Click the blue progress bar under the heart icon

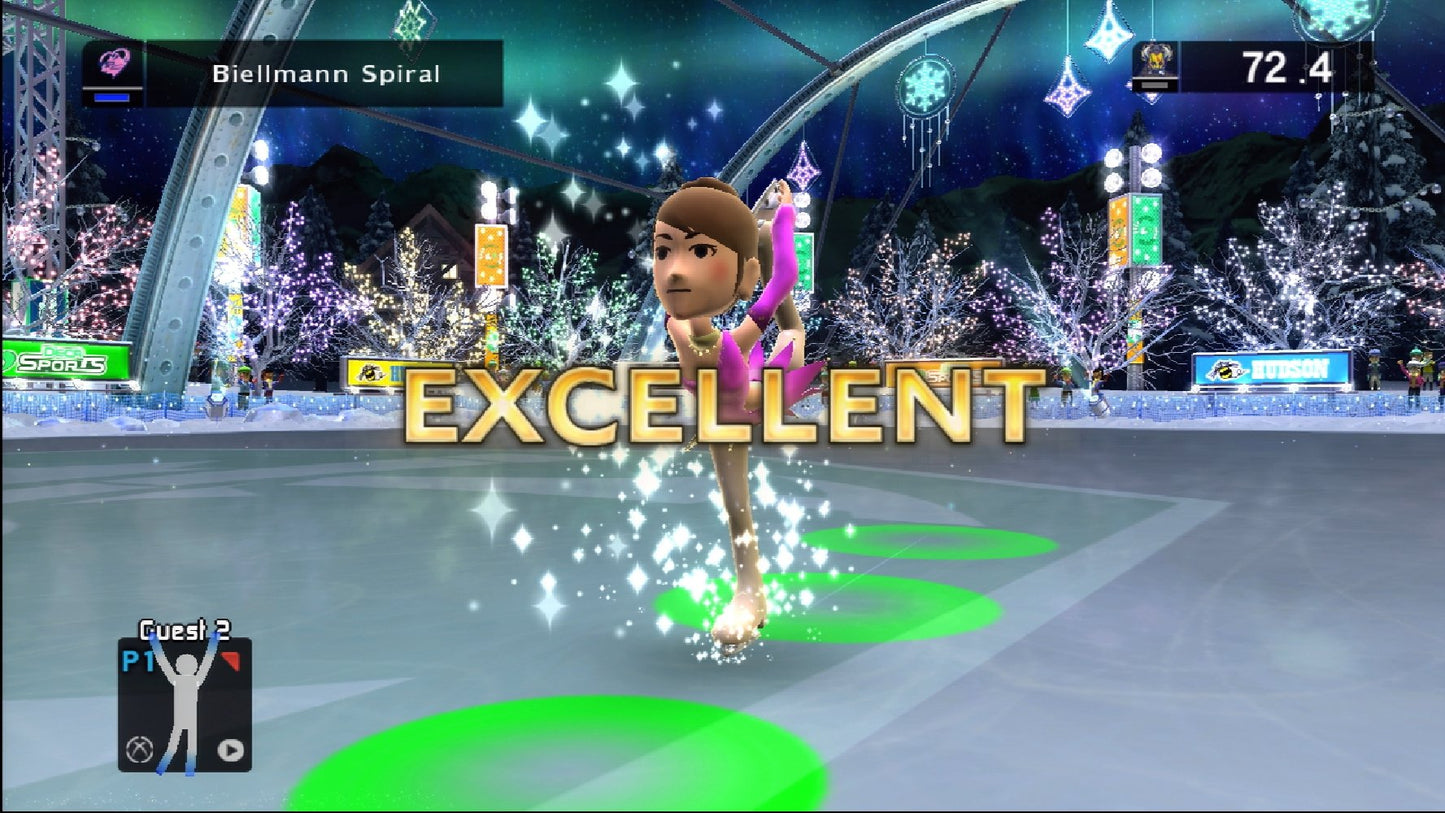point(113,97)
